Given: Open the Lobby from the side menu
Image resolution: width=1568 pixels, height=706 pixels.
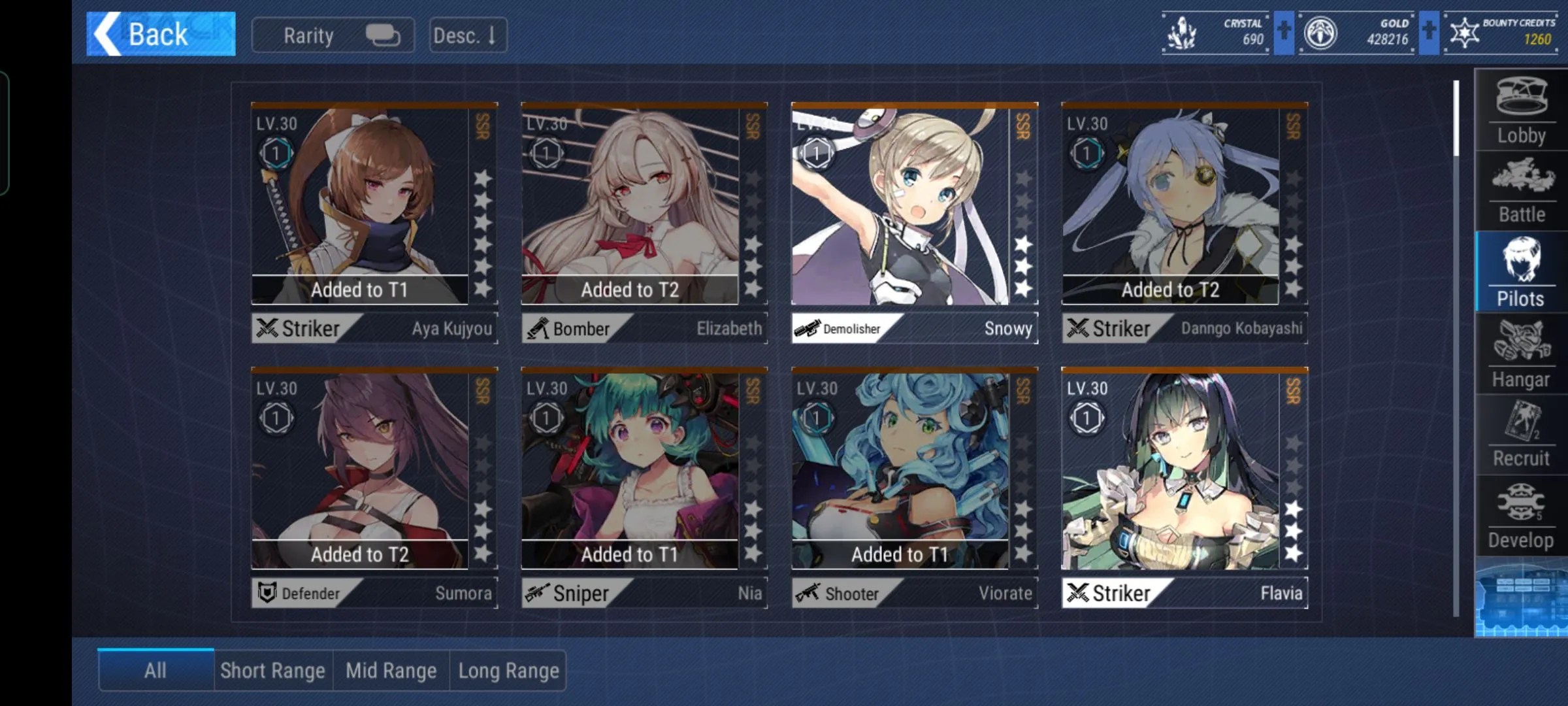Looking at the screenshot, I should (1521, 110).
